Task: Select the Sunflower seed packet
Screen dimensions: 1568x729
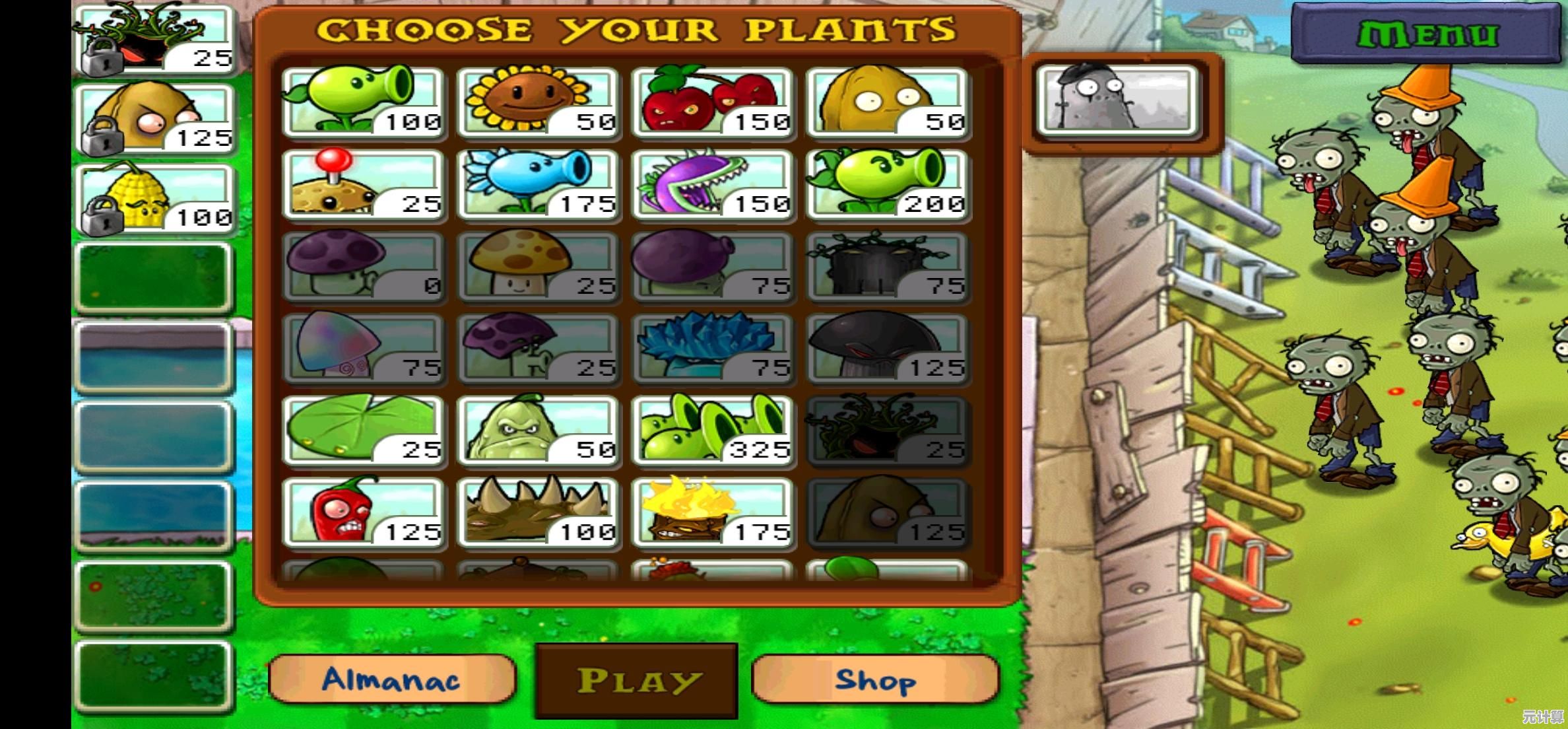Action: click(x=538, y=102)
